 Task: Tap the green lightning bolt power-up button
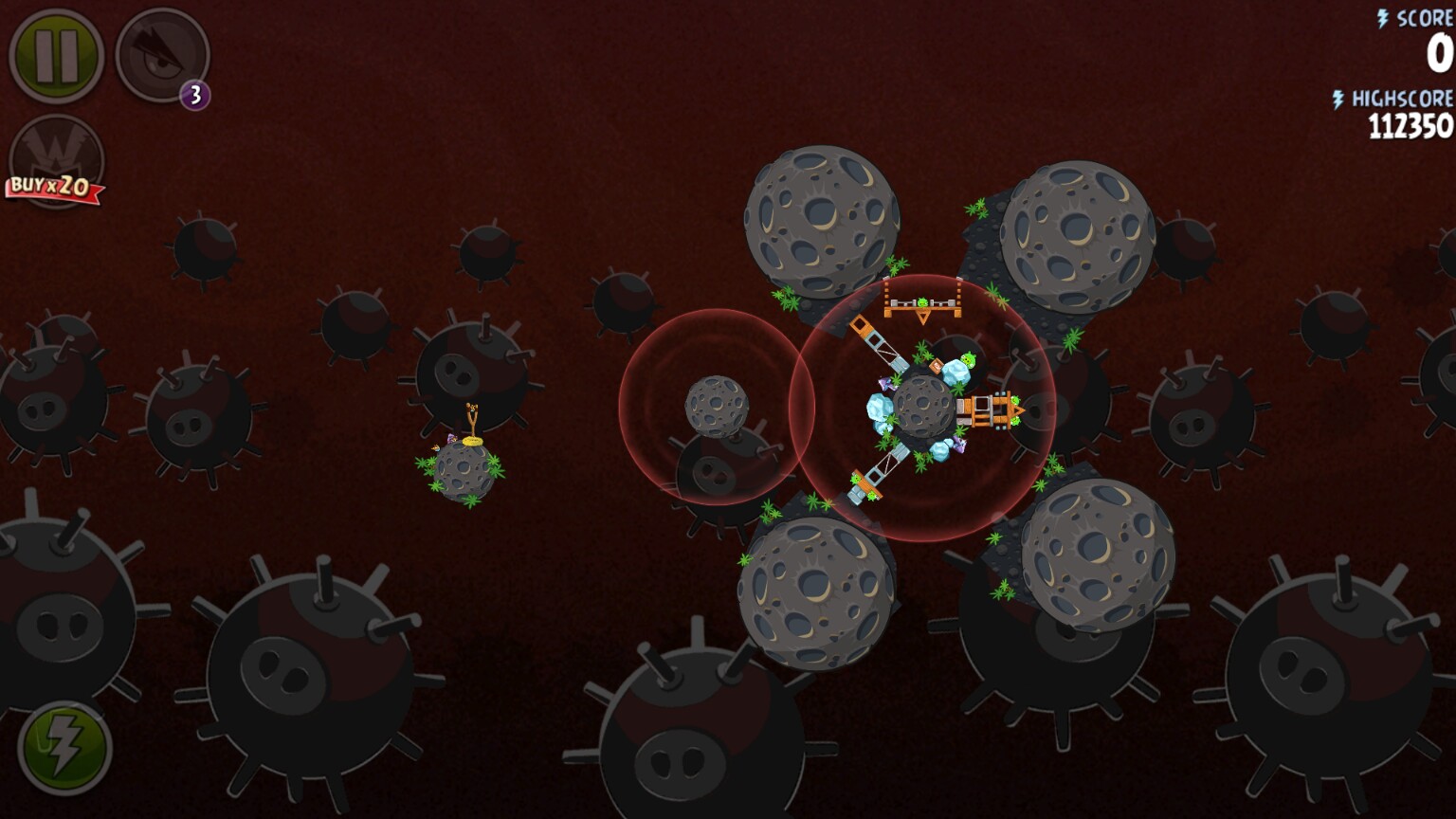(64, 748)
